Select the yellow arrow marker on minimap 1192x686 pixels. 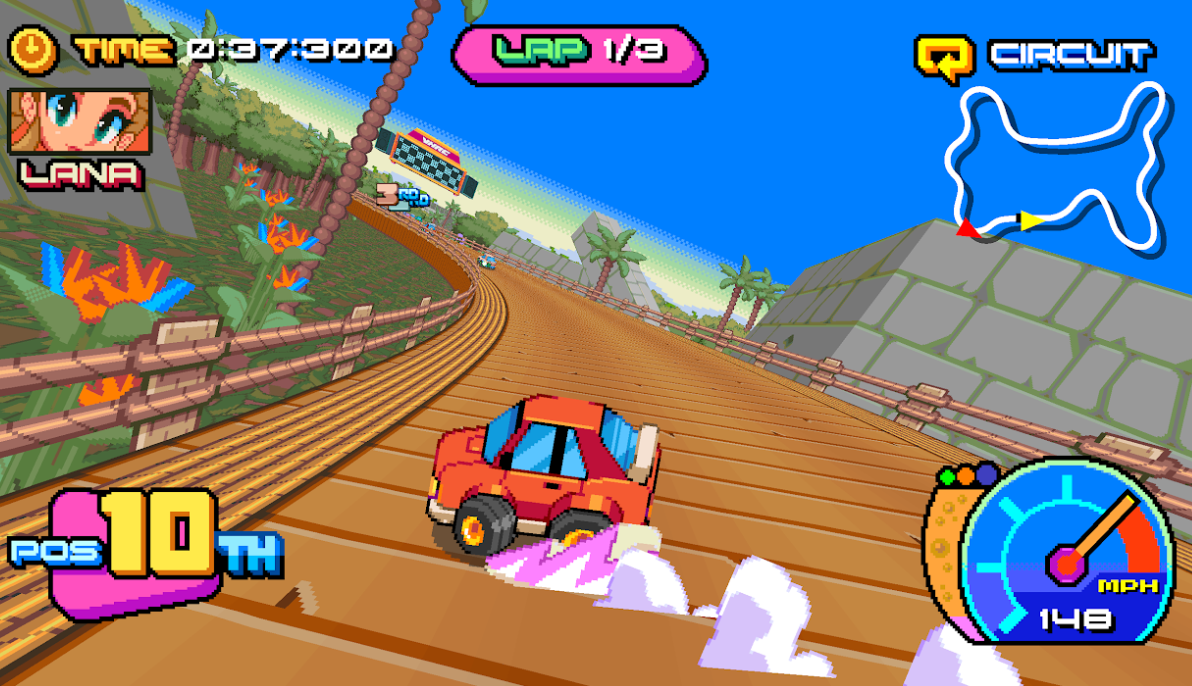coord(1030,220)
